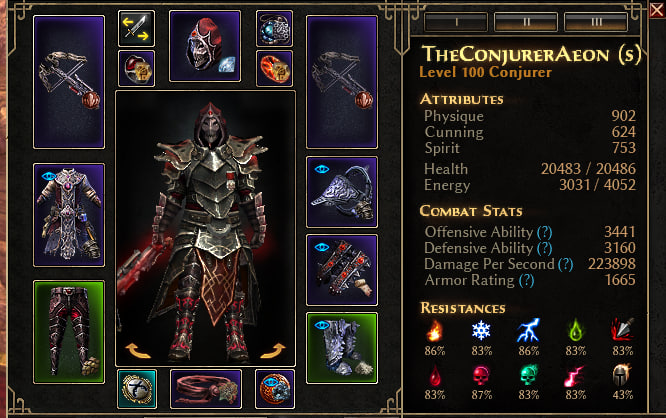
Task: Select the chest armor slot
Action: click(x=69, y=213)
